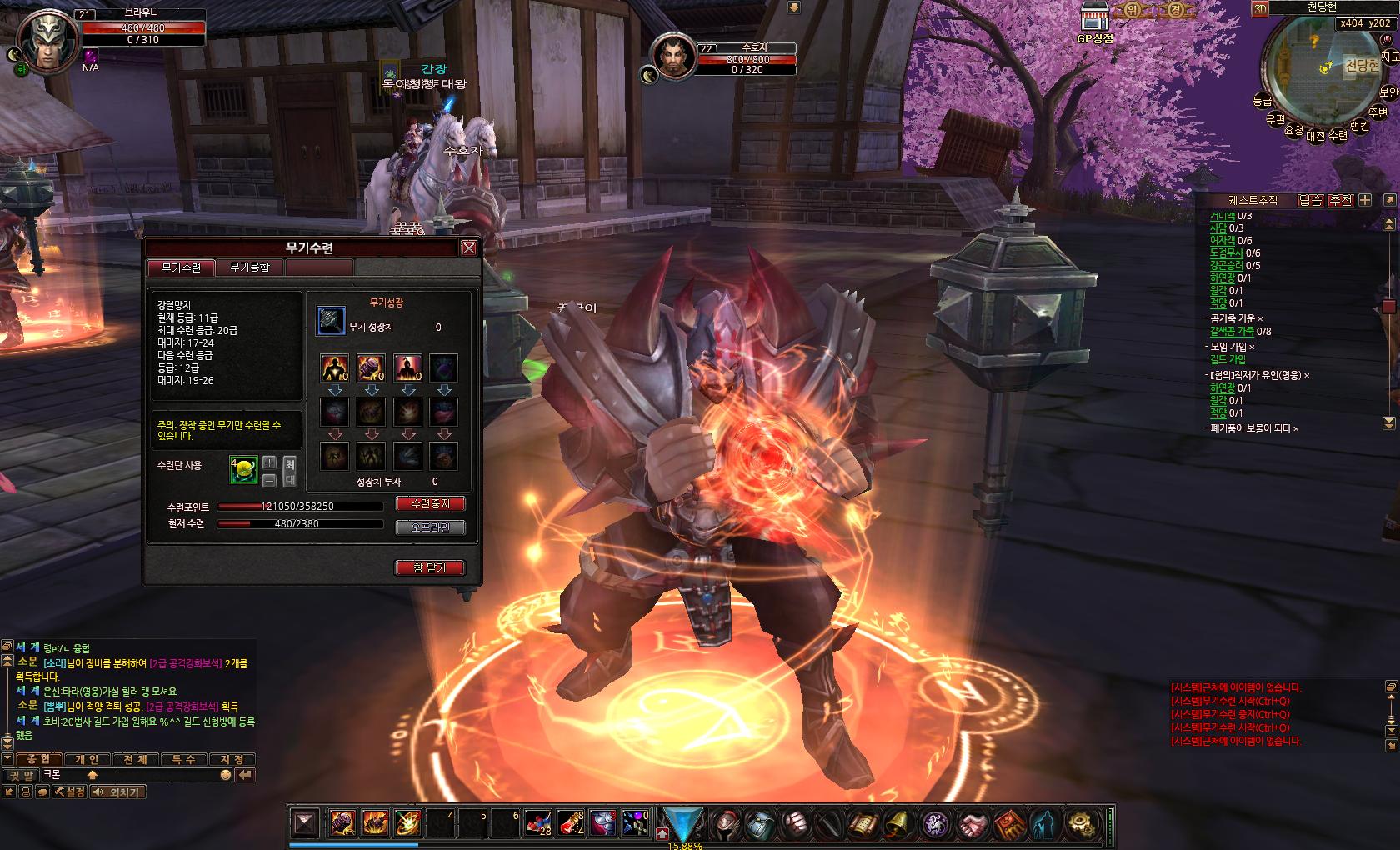The height and width of the screenshot is (850, 1400).
Task: Close the 무기수련 window with the X
Action: [469, 247]
